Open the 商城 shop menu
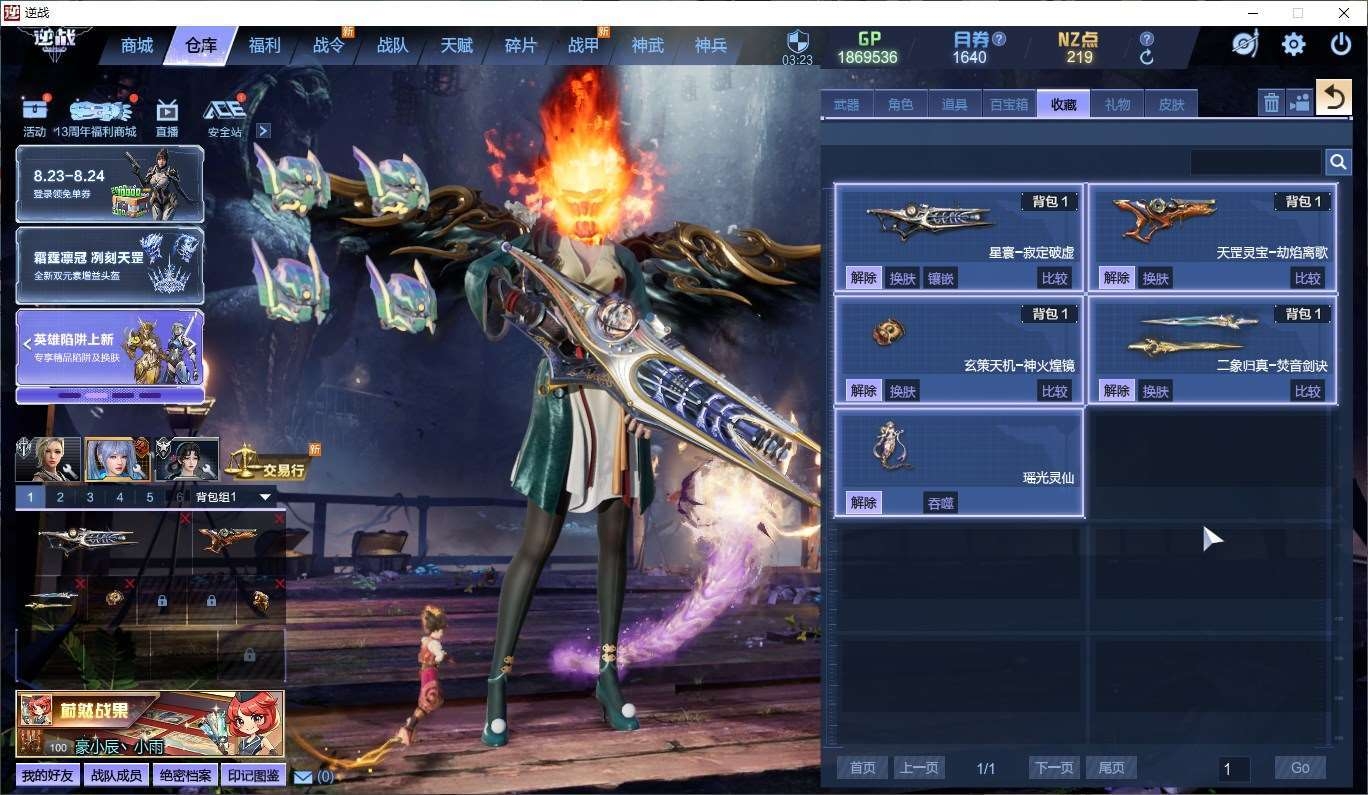 [x=137, y=46]
